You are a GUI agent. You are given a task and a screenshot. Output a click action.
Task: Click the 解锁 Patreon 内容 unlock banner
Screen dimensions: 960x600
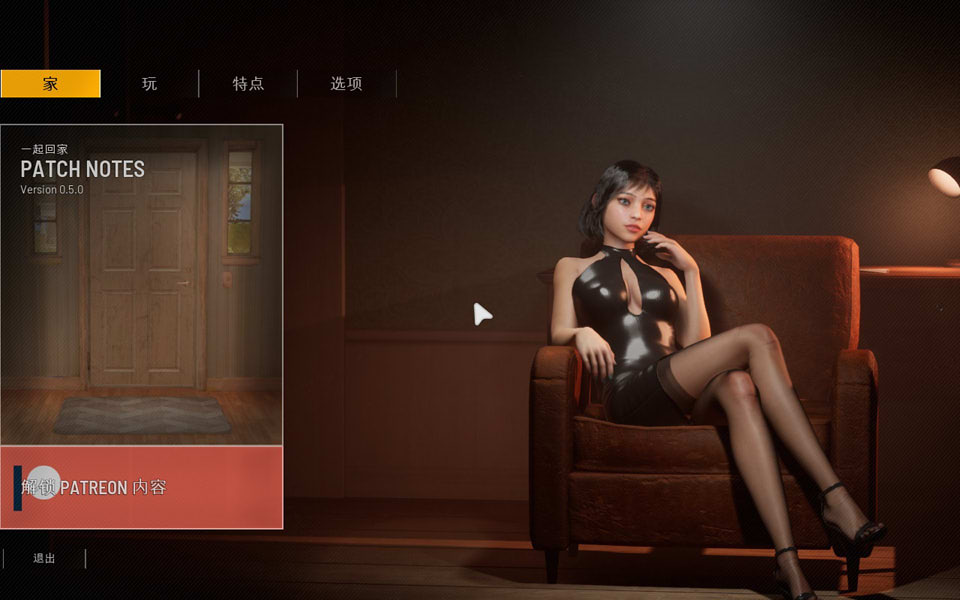(141, 487)
